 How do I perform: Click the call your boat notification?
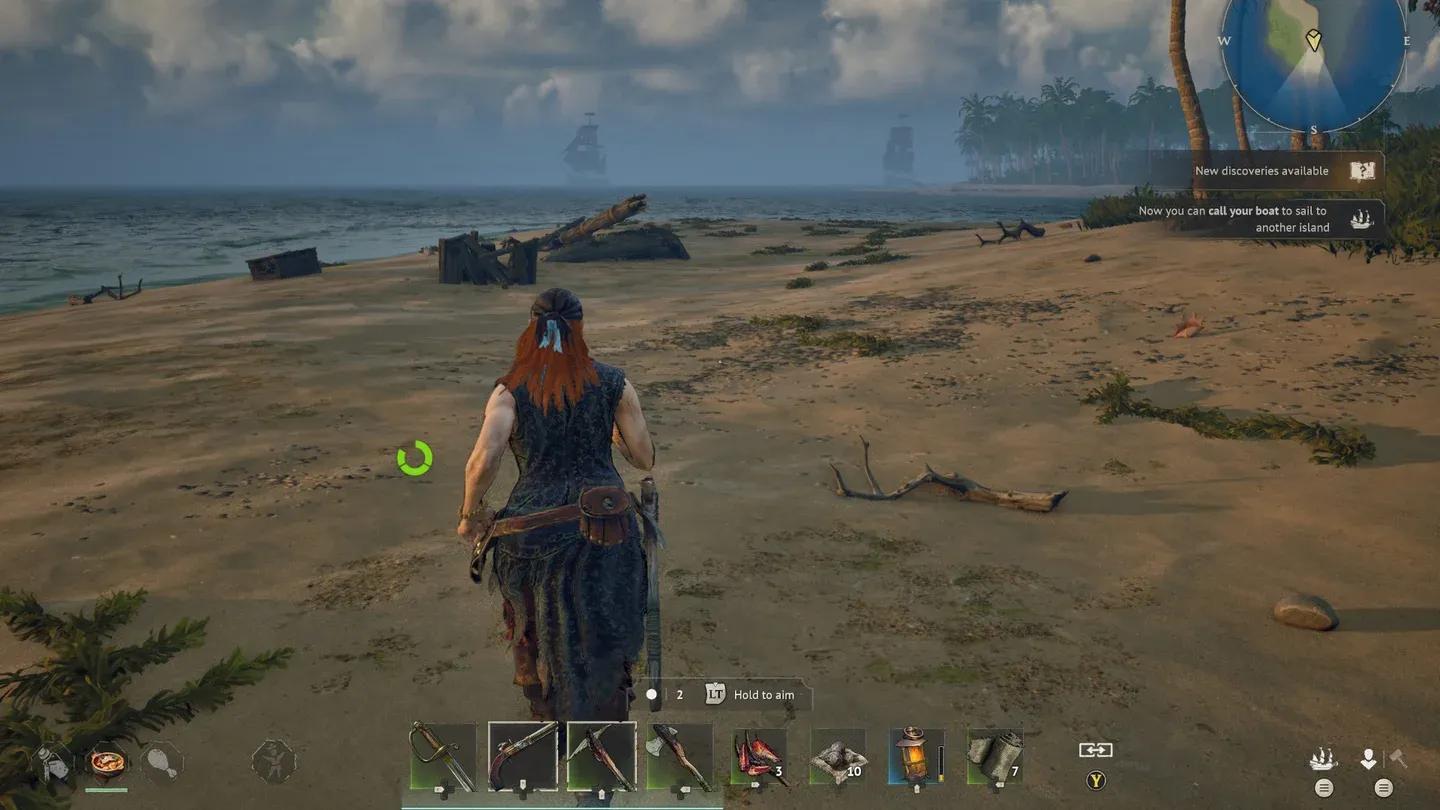point(1262,219)
